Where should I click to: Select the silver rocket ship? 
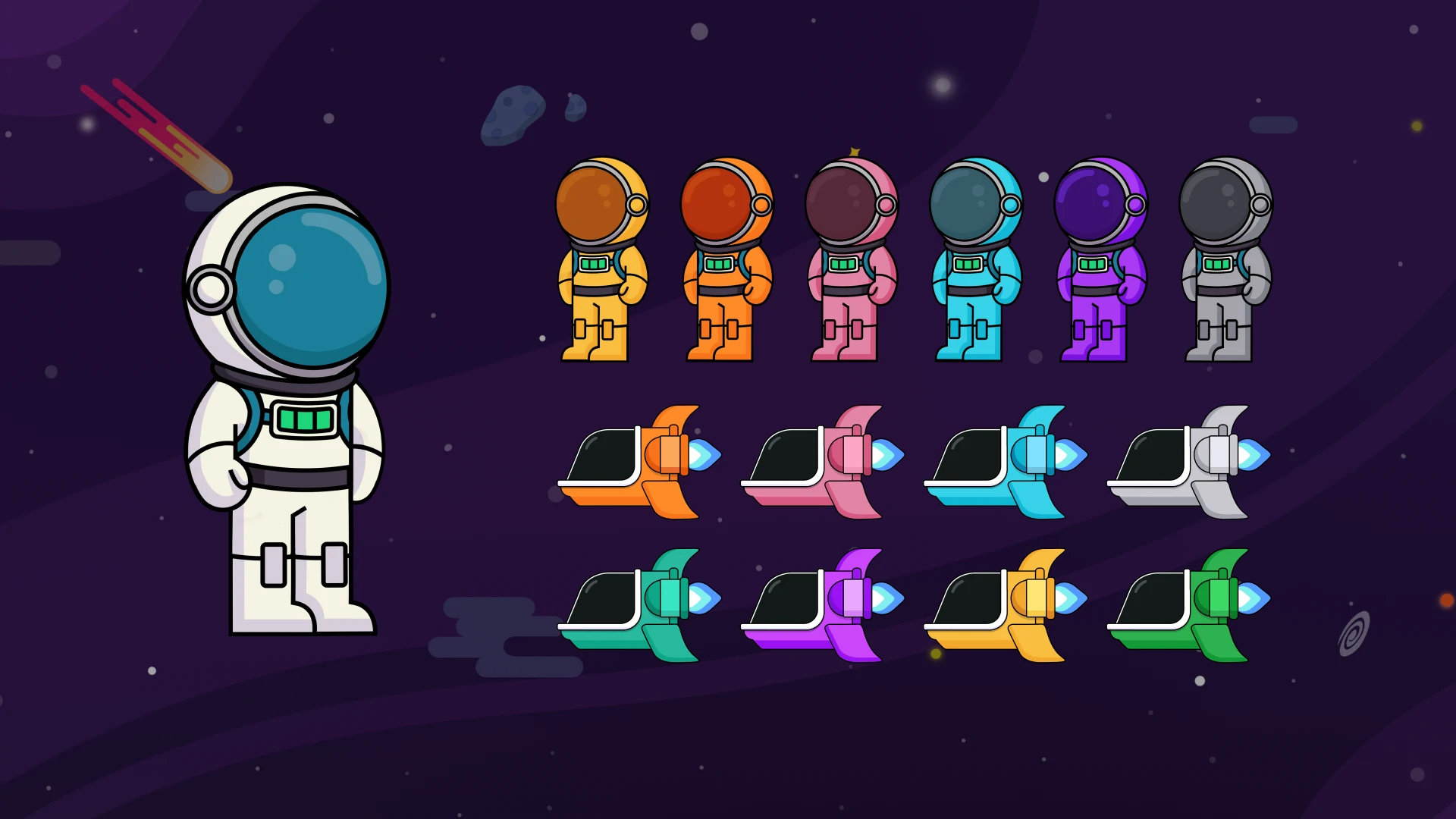pos(1188,463)
